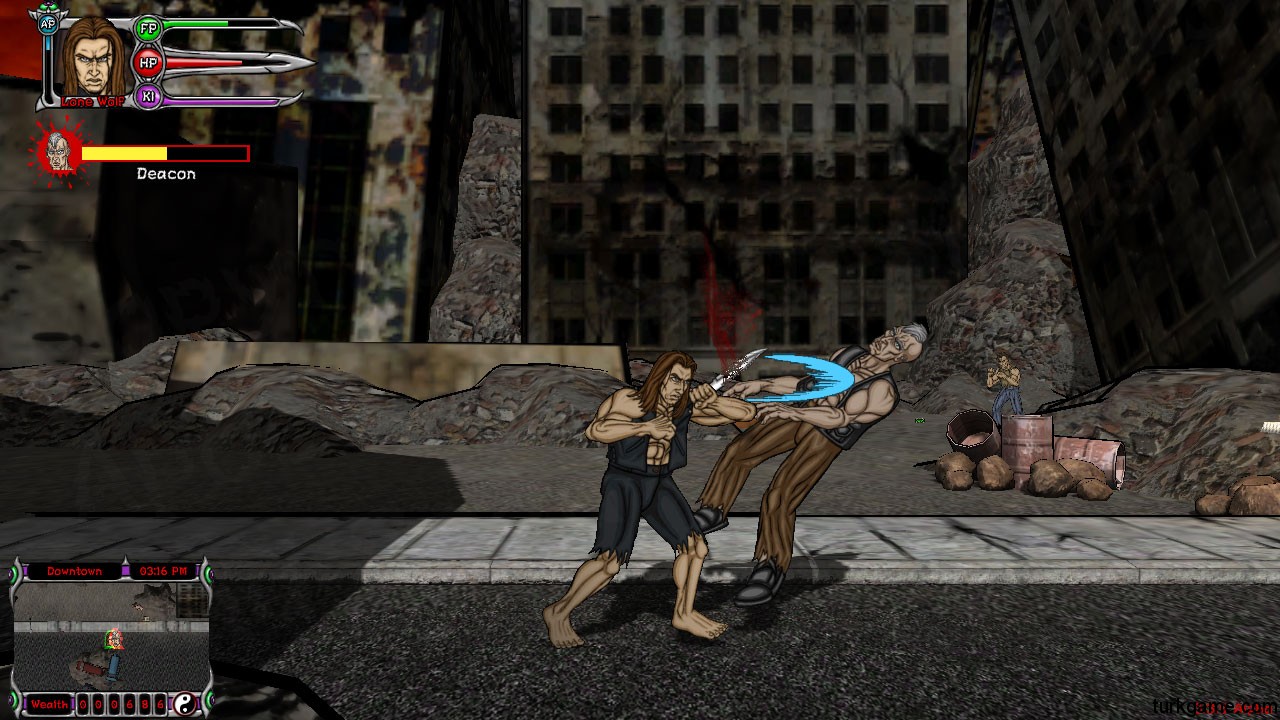The image size is (1280, 720).
Task: Click the red HP orb icon
Action: [148, 63]
